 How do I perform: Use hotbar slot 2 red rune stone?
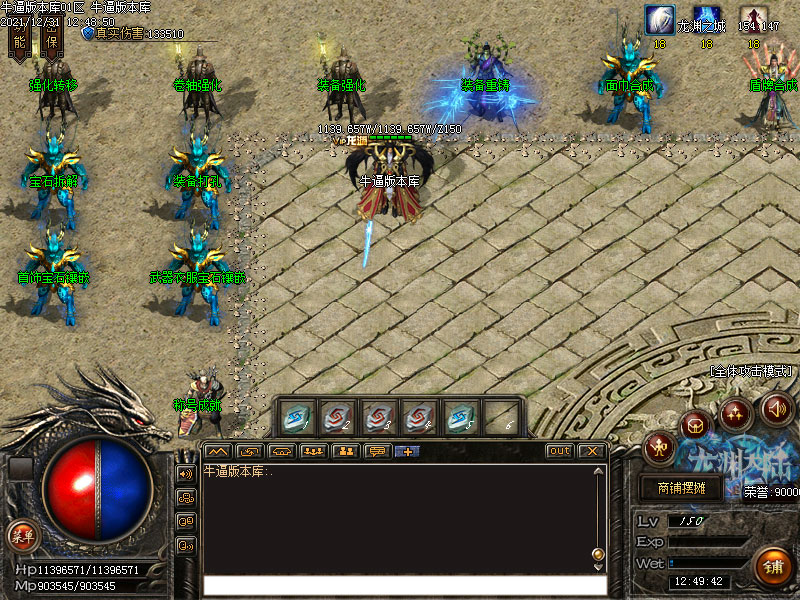pos(336,415)
